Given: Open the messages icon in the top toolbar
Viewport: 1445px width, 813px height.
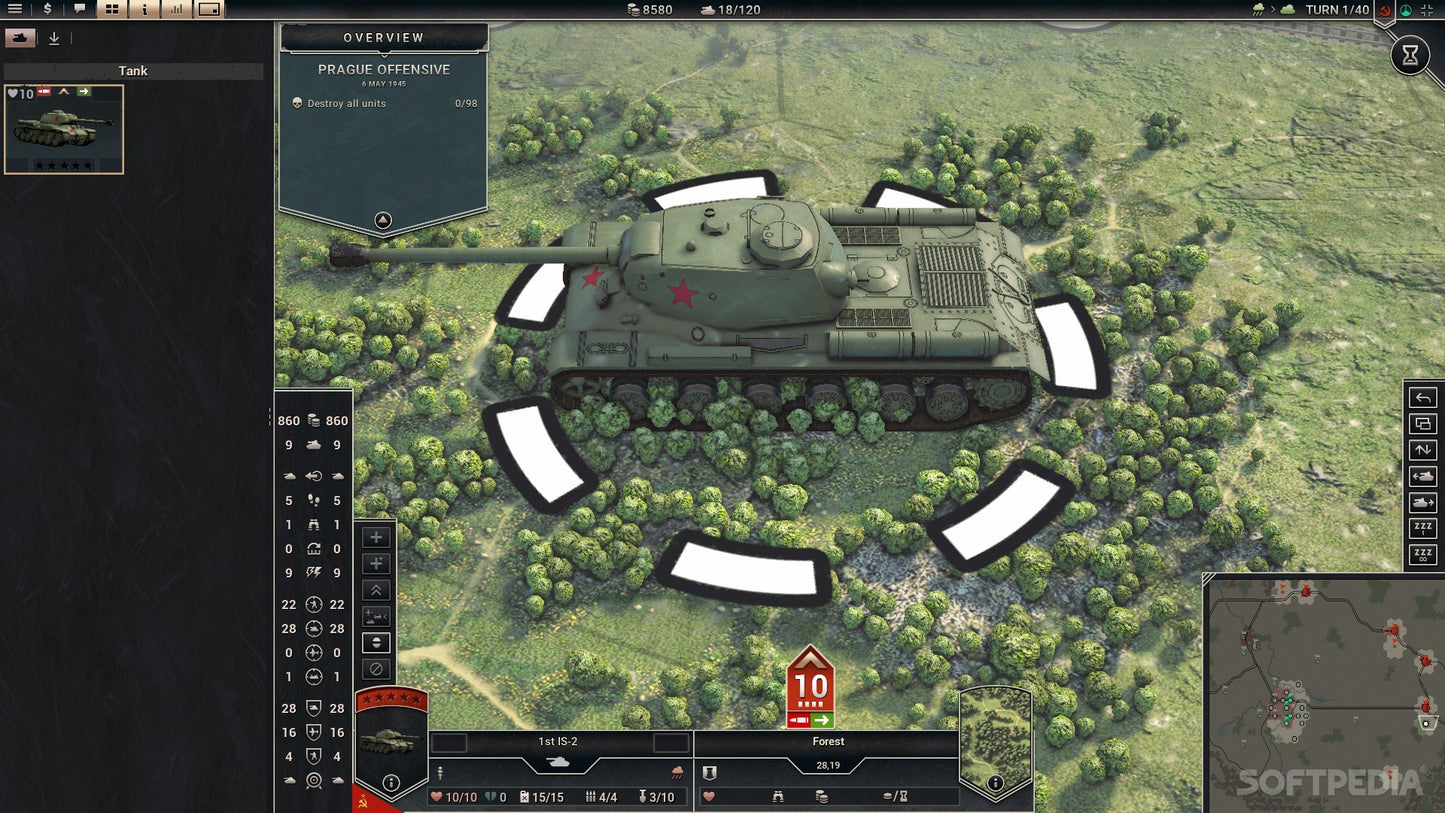Looking at the screenshot, I should (78, 9).
